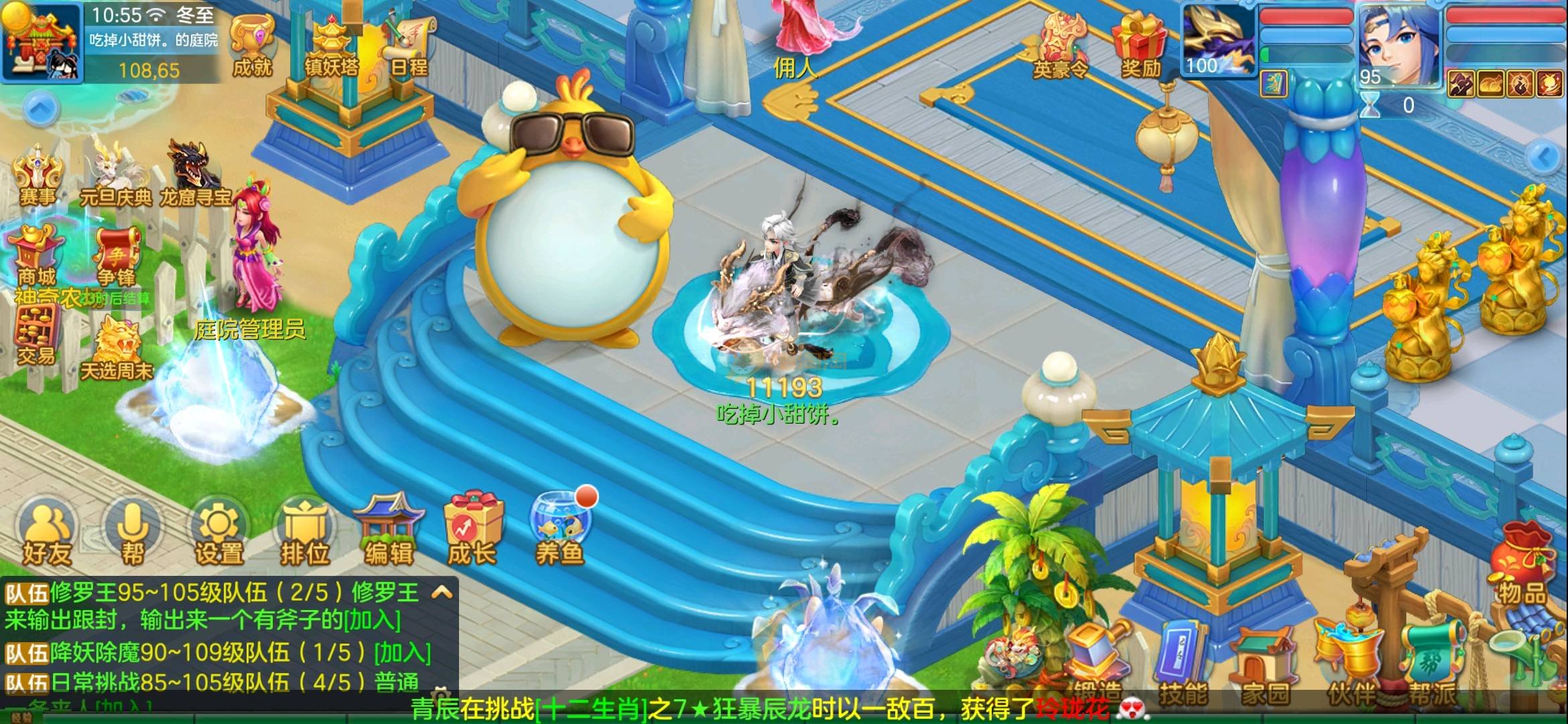Image resolution: width=1568 pixels, height=724 pixels.
Task: Open the 元旦庆典 event icon
Action: pos(115,173)
